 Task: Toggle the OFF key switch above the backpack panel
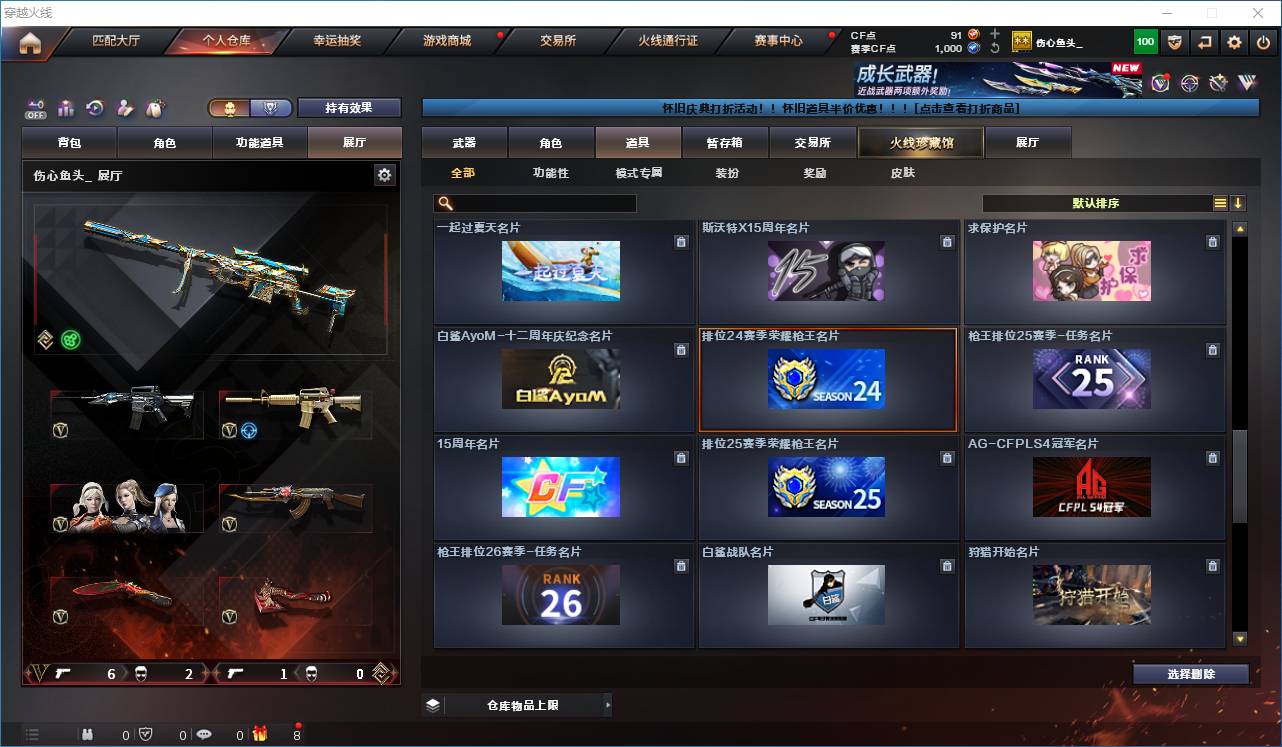(x=36, y=107)
